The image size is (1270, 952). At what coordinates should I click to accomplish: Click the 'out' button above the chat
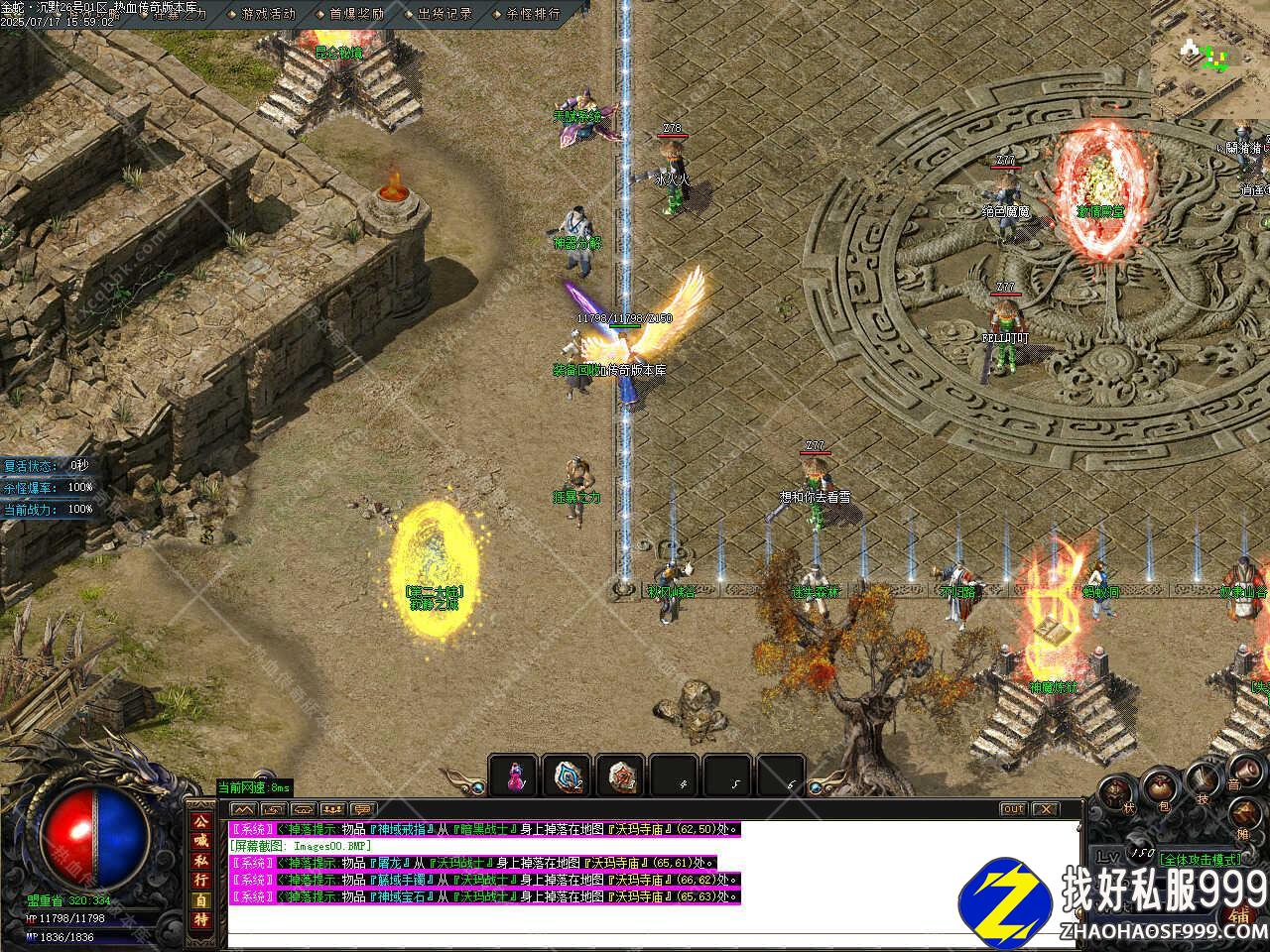pos(1012,809)
